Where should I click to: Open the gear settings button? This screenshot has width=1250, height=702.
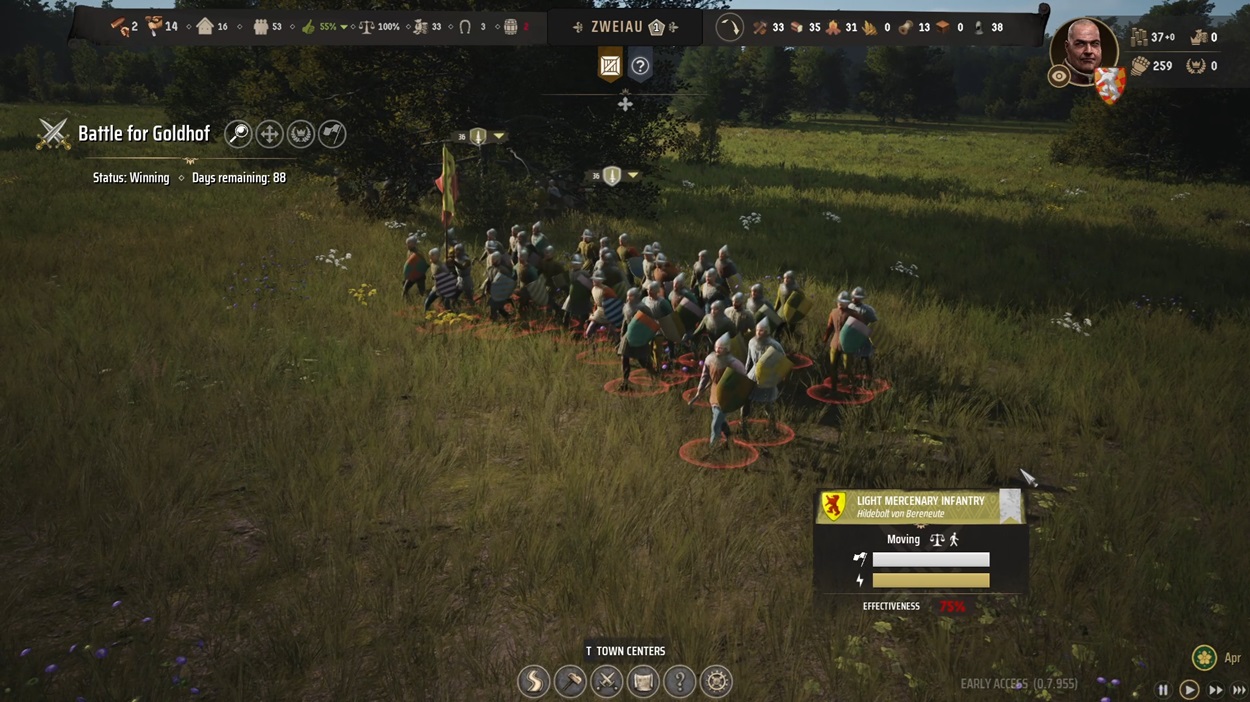pyautogui.click(x=716, y=682)
